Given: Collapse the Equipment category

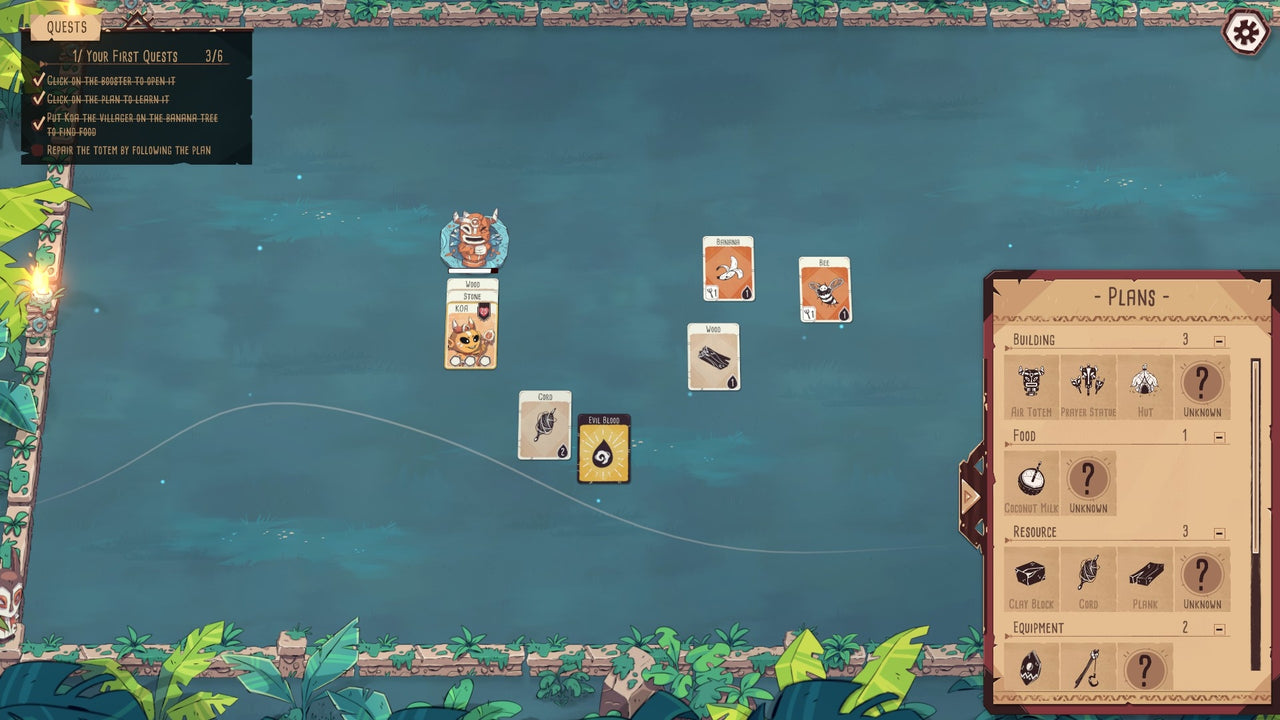Looking at the screenshot, I should coord(1217,627).
